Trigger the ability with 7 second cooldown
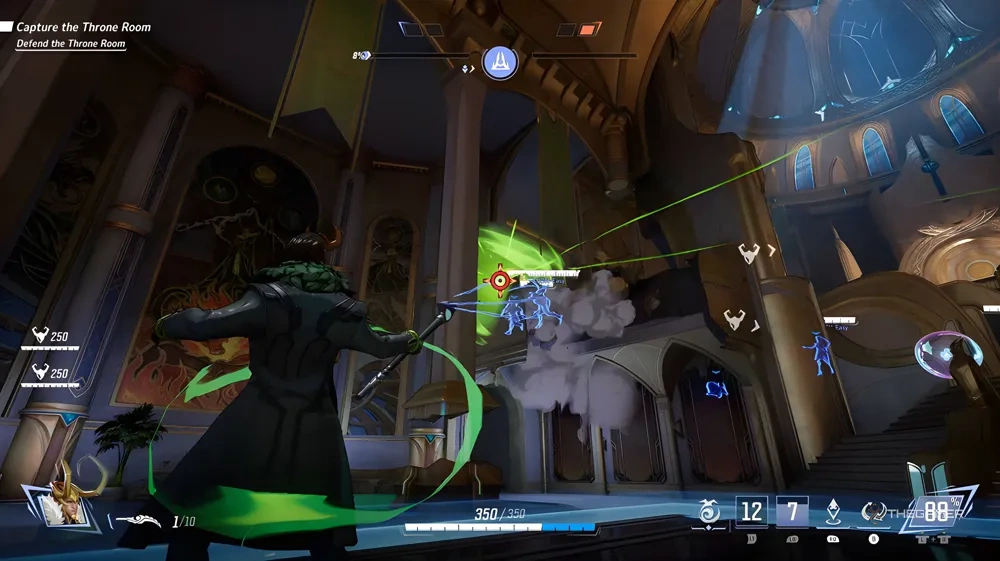The width and height of the screenshot is (1000, 561). 792,512
